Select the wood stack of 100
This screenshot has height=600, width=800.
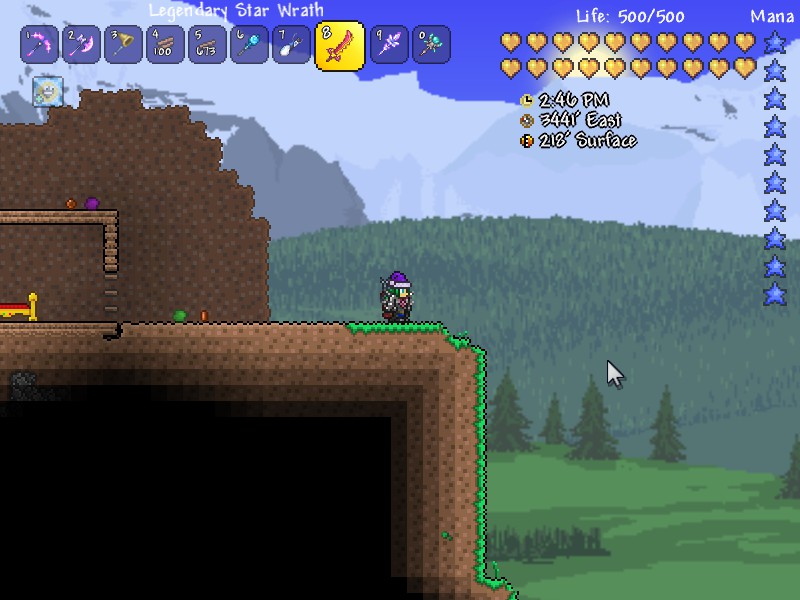tap(165, 45)
